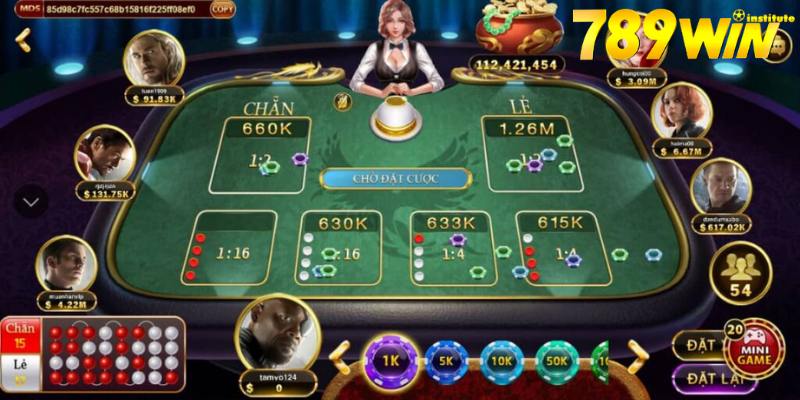
Task: Choose the blue 5K chip
Action: 445,360
